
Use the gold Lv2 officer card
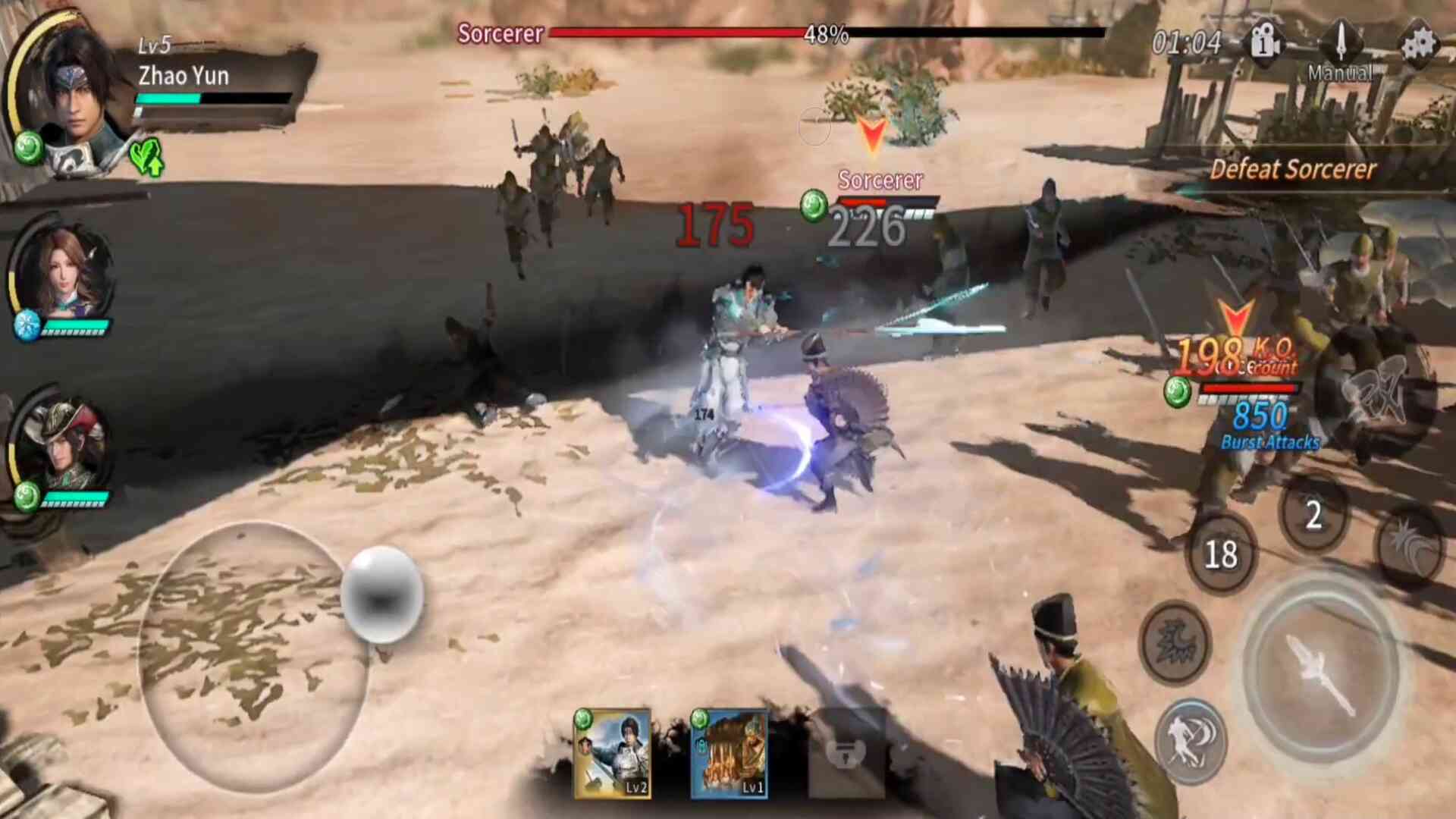(x=613, y=754)
